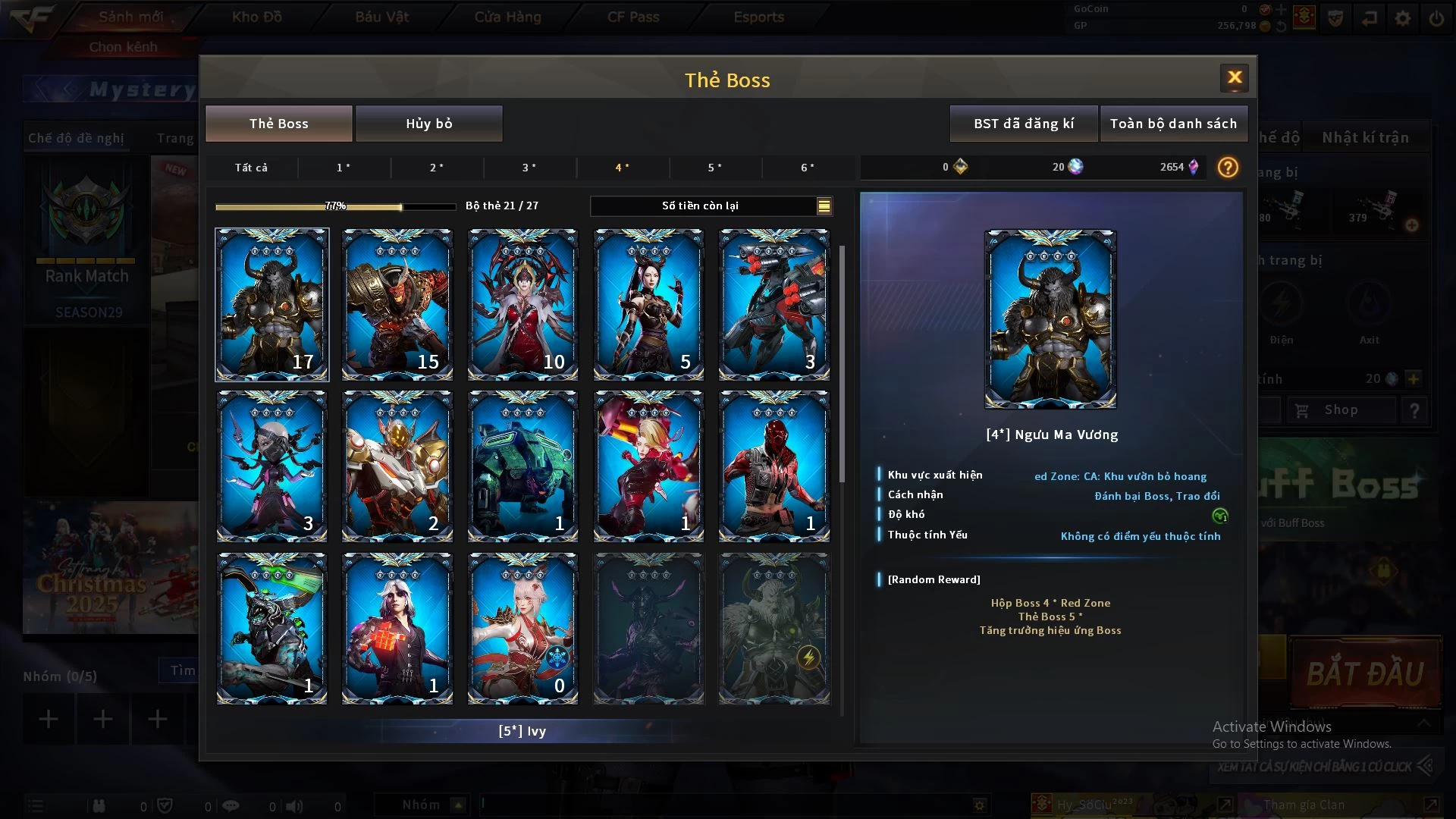Choose the red-masked boss card
Viewport: 1456px width, 819px height.
coord(773,466)
